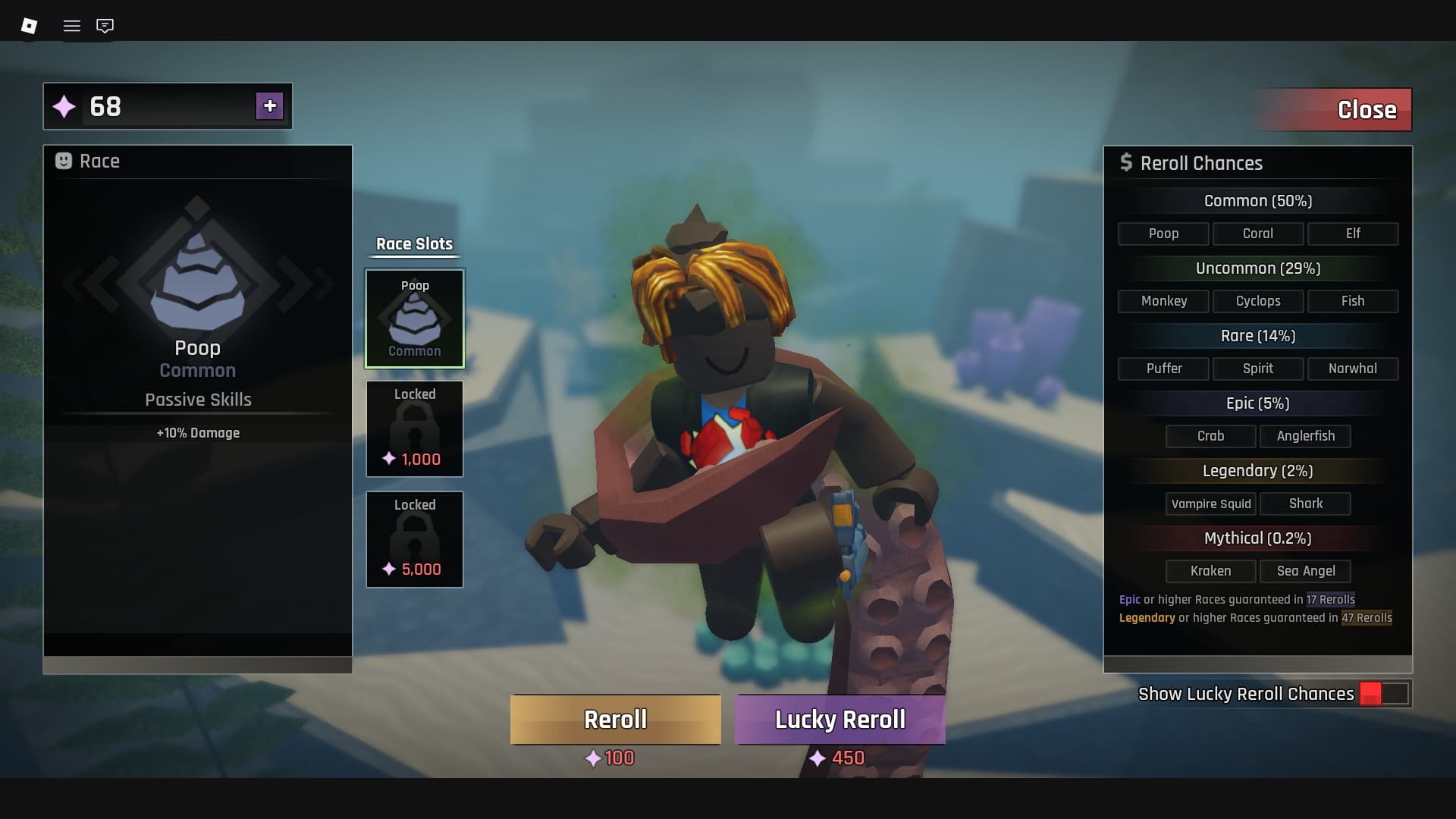Select the Poop race slot icon
1456x819 pixels.
coord(414,317)
